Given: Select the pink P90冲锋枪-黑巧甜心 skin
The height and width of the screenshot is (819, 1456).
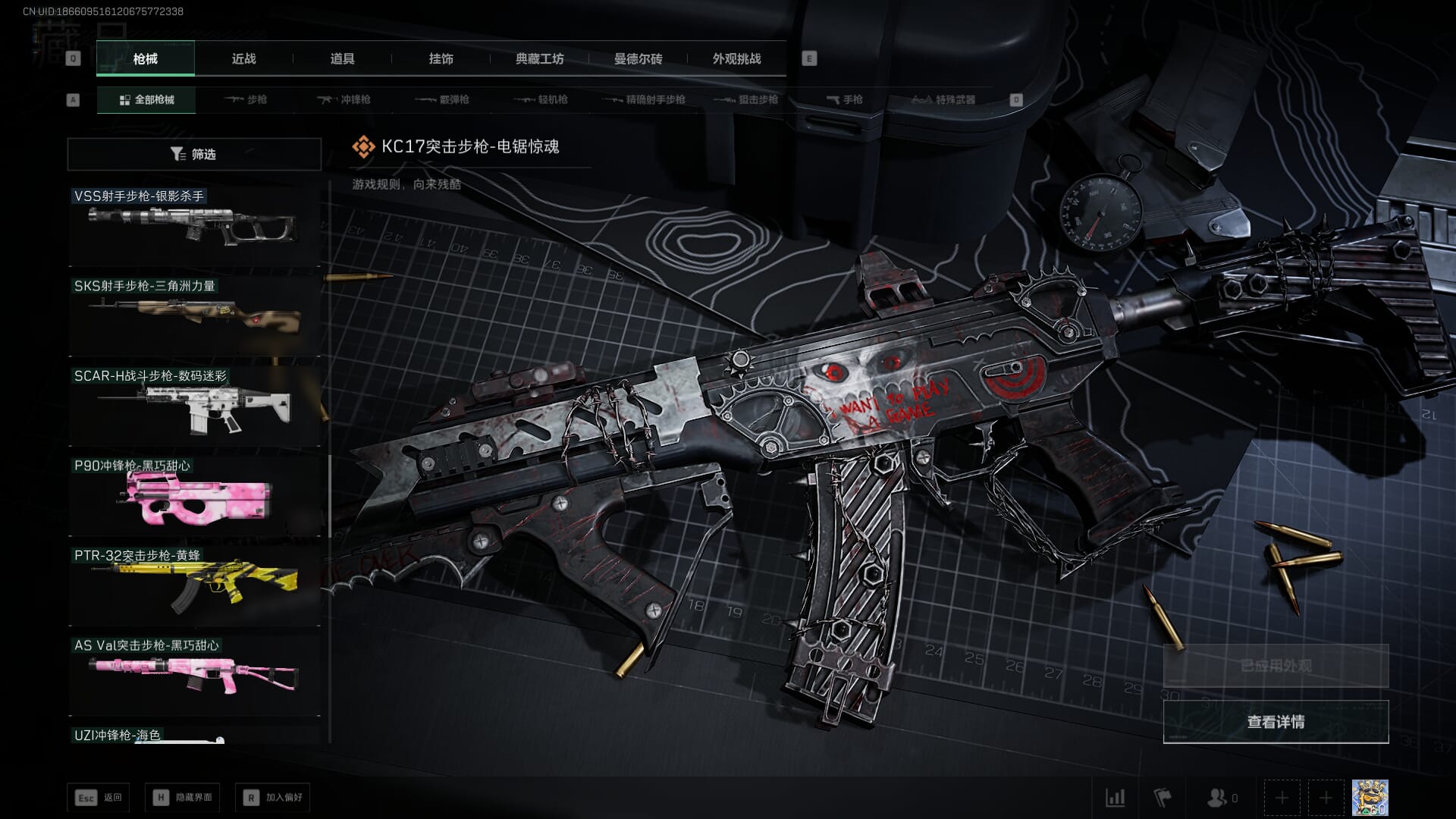Looking at the screenshot, I should pyautogui.click(x=194, y=496).
